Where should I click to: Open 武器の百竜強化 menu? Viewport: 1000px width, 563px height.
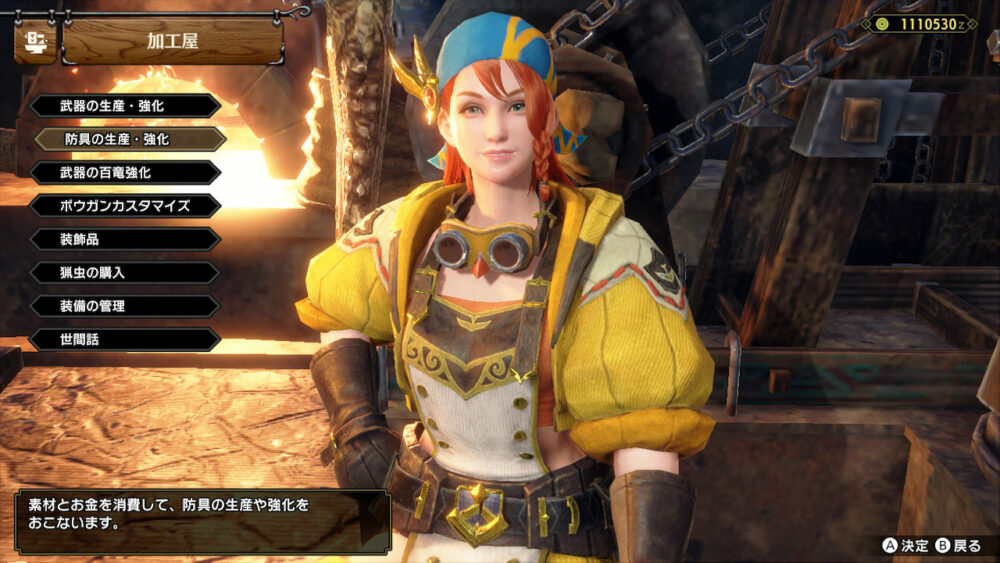pos(124,172)
